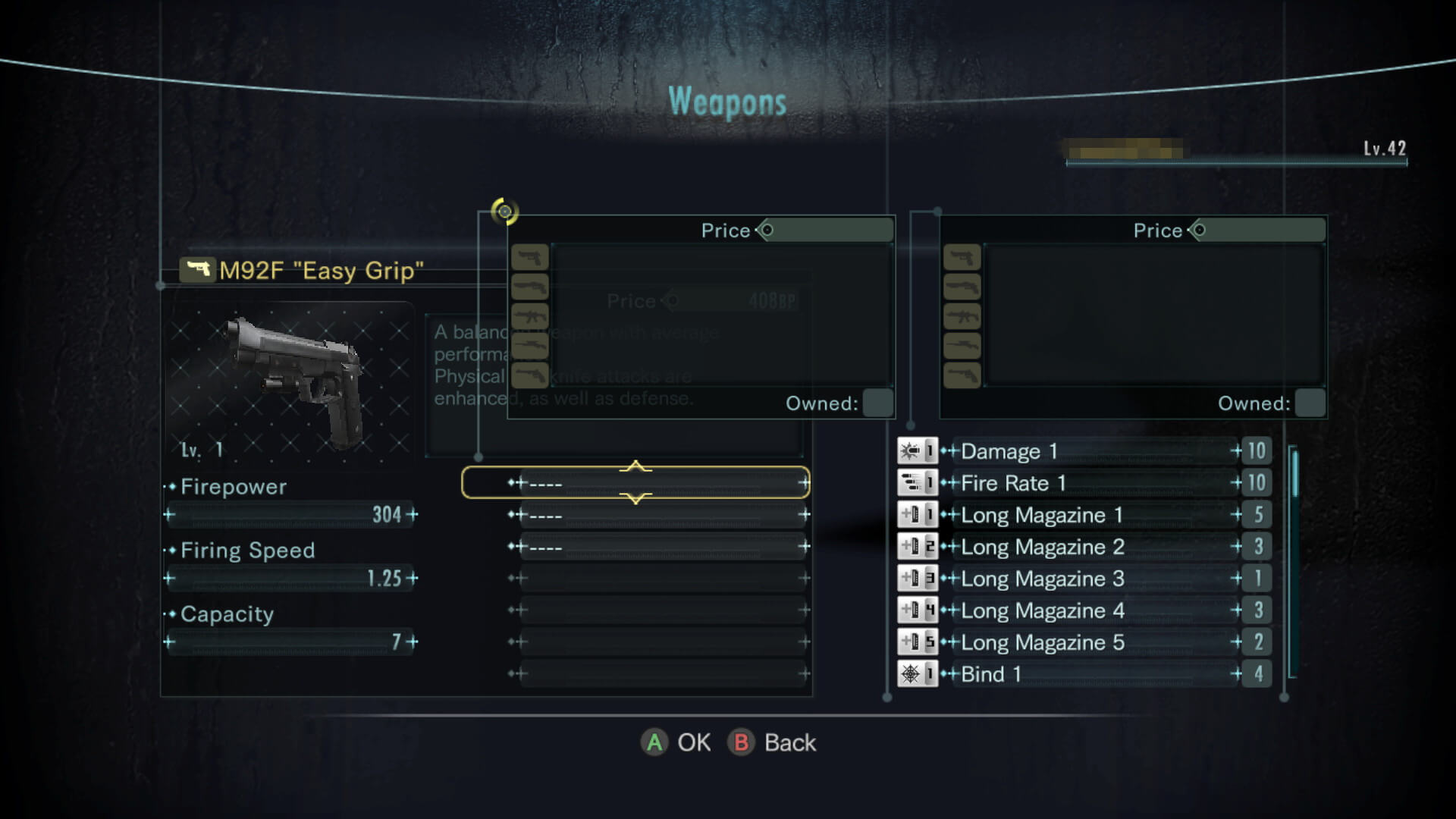Click the down arrow below the selected slot
The image size is (1456, 819).
[635, 499]
